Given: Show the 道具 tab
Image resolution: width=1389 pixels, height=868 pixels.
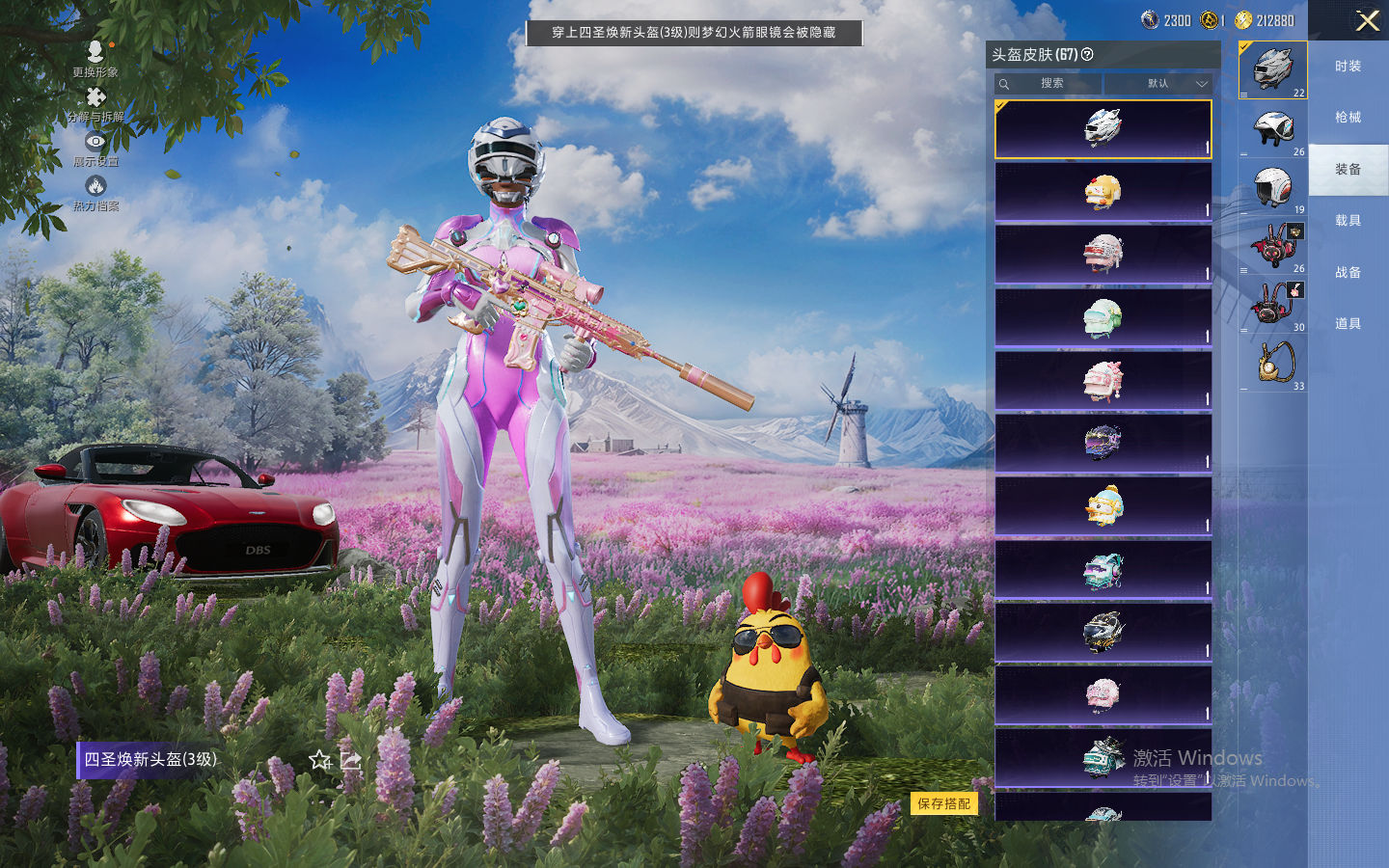Looking at the screenshot, I should click(x=1348, y=324).
